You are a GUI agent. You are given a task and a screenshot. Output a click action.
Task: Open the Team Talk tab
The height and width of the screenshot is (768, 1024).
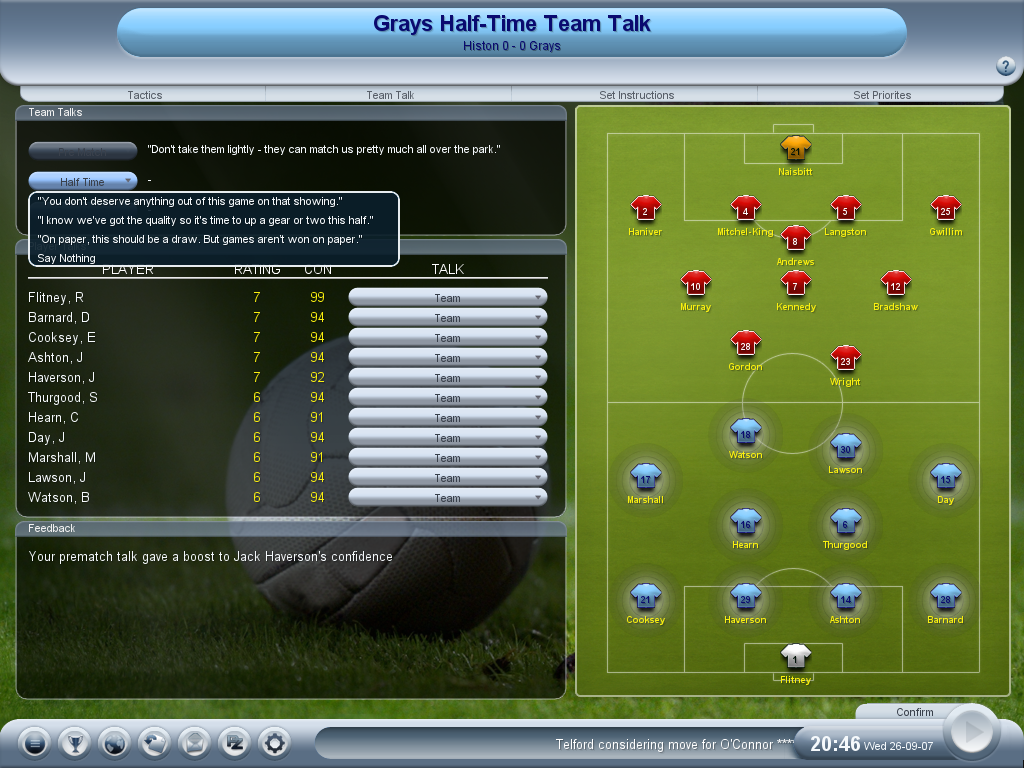click(390, 95)
